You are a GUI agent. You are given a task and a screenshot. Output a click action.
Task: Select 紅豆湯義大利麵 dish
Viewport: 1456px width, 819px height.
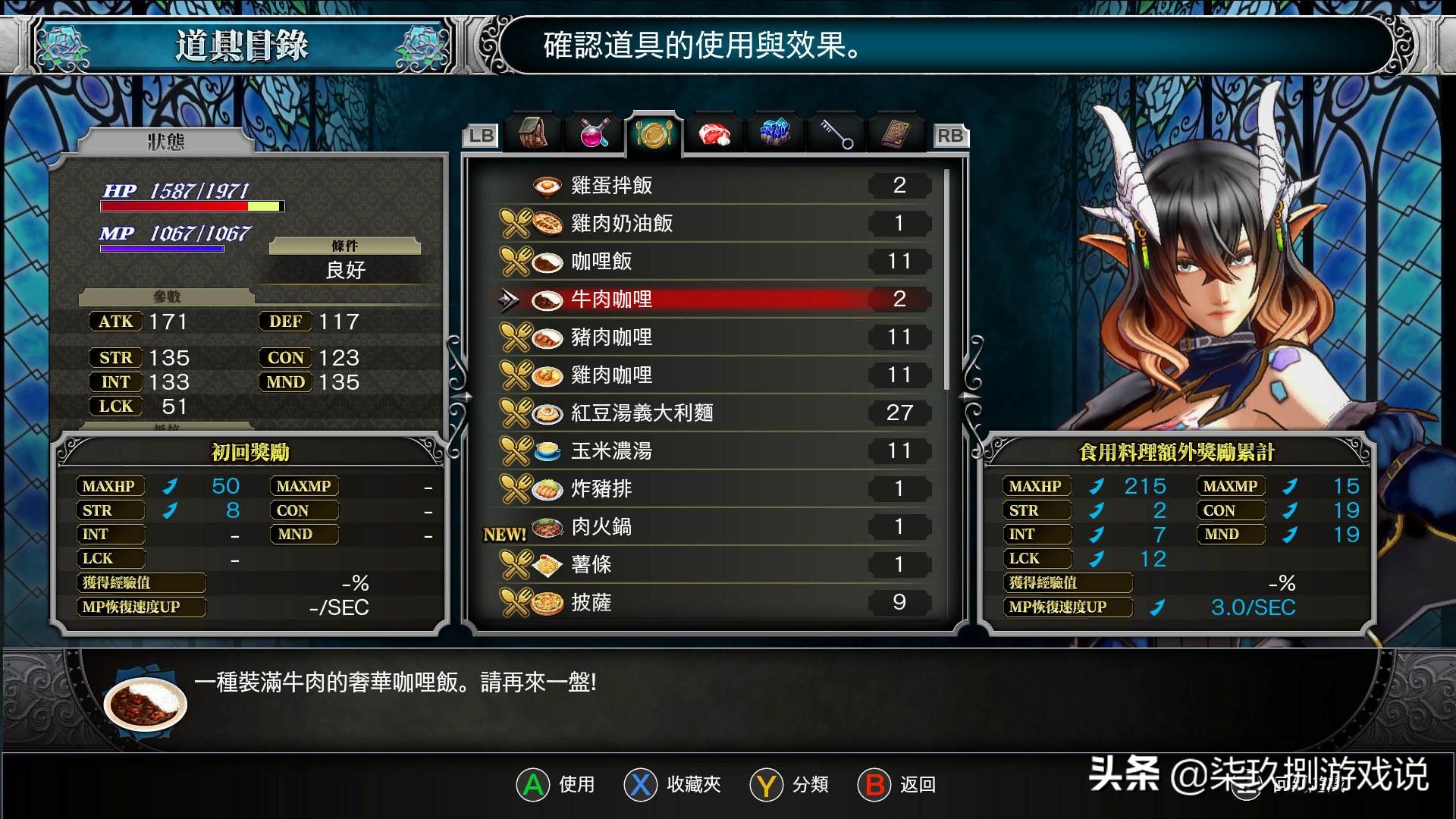point(713,413)
